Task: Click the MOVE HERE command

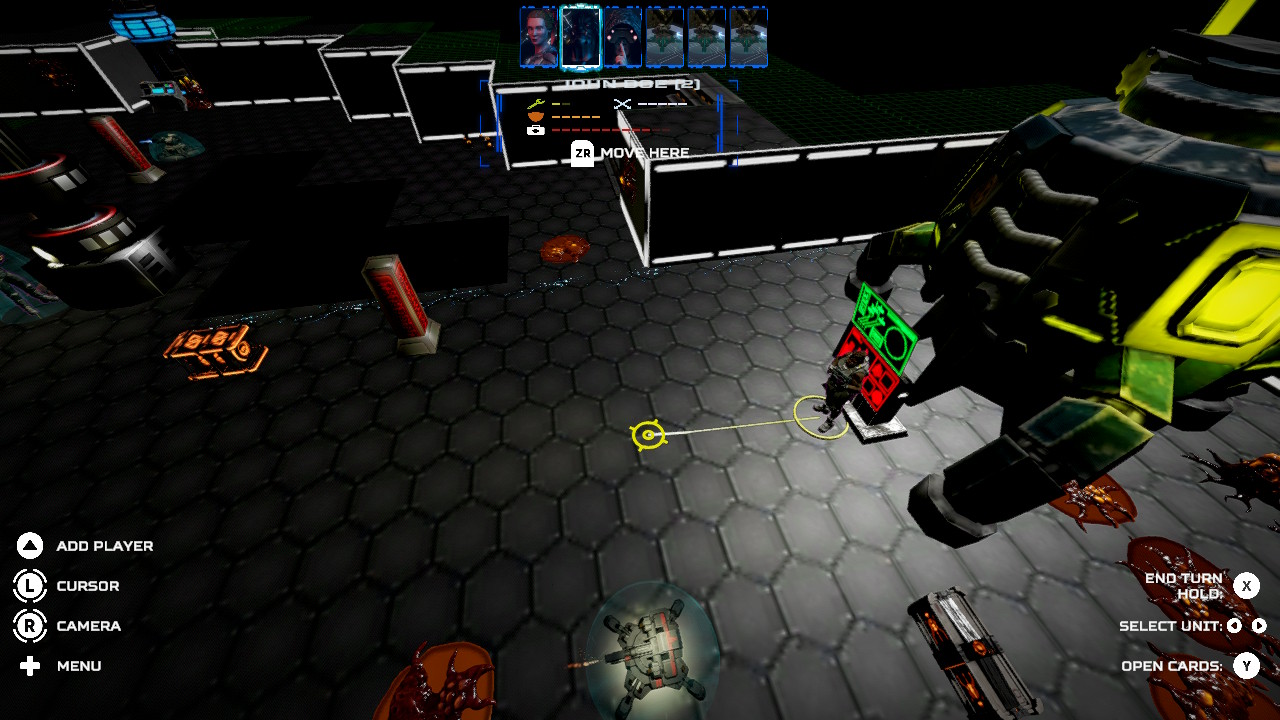Action: [645, 153]
